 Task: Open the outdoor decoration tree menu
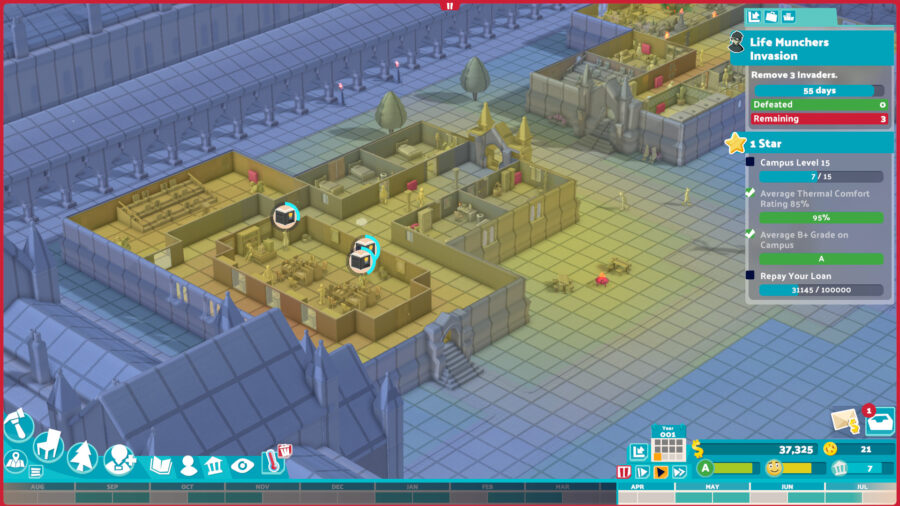tap(82, 458)
